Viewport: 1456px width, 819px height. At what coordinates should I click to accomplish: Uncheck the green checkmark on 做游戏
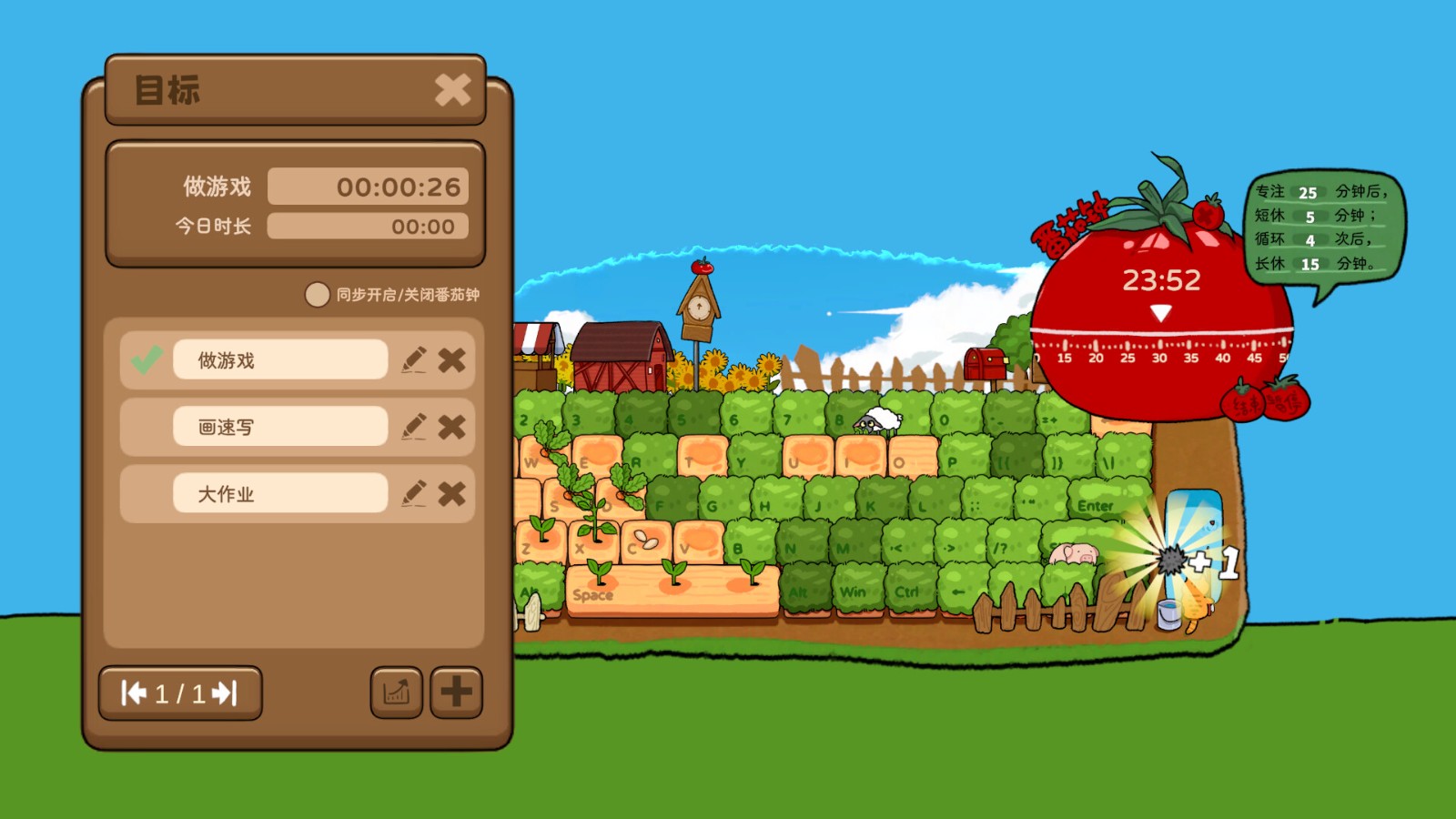pos(145,359)
